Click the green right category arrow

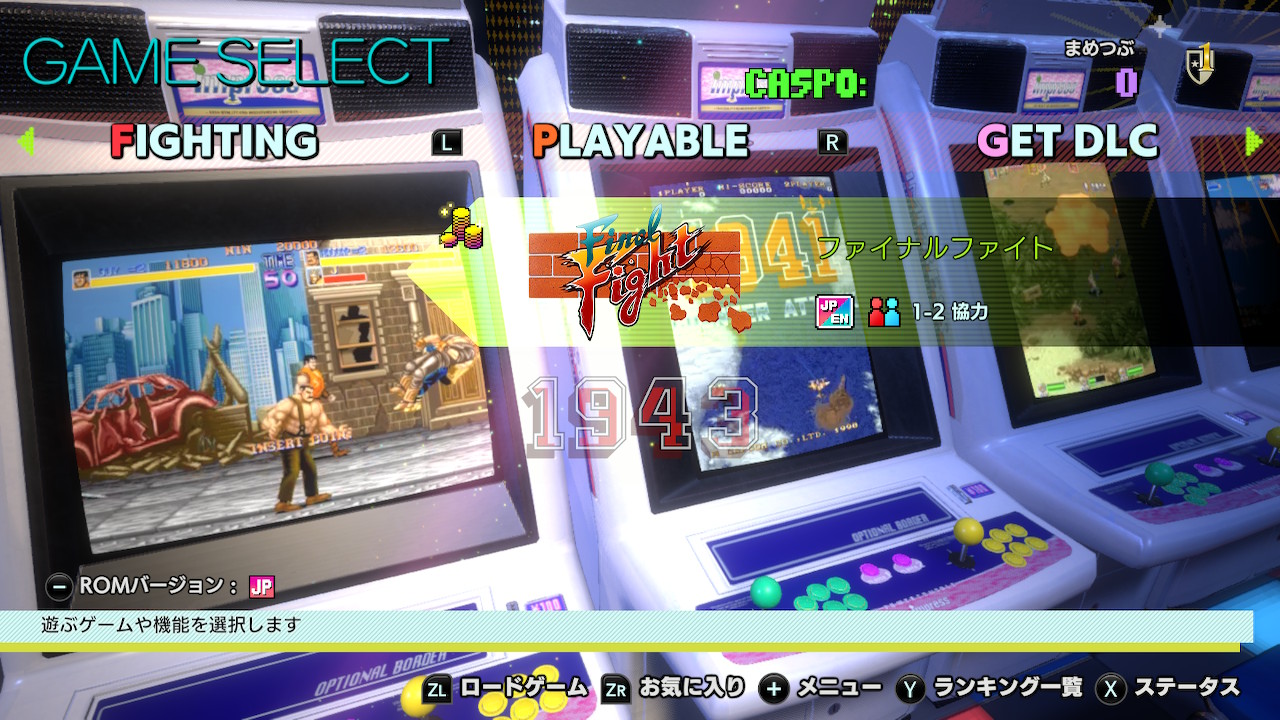coord(1254,141)
